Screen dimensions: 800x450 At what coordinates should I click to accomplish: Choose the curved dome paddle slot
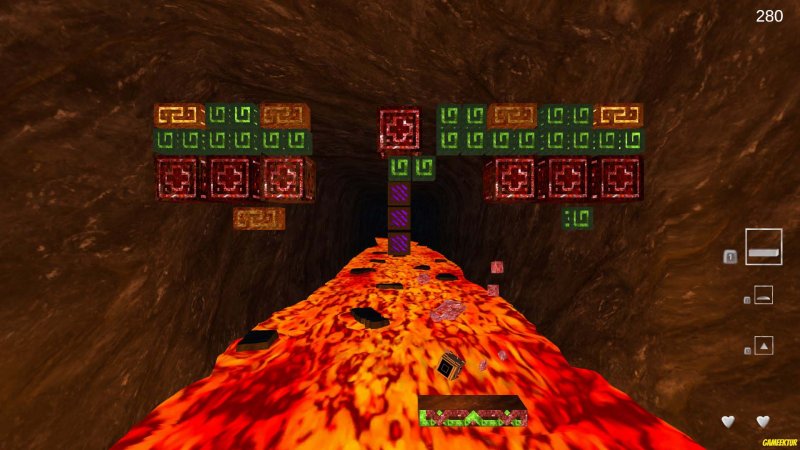763,296
